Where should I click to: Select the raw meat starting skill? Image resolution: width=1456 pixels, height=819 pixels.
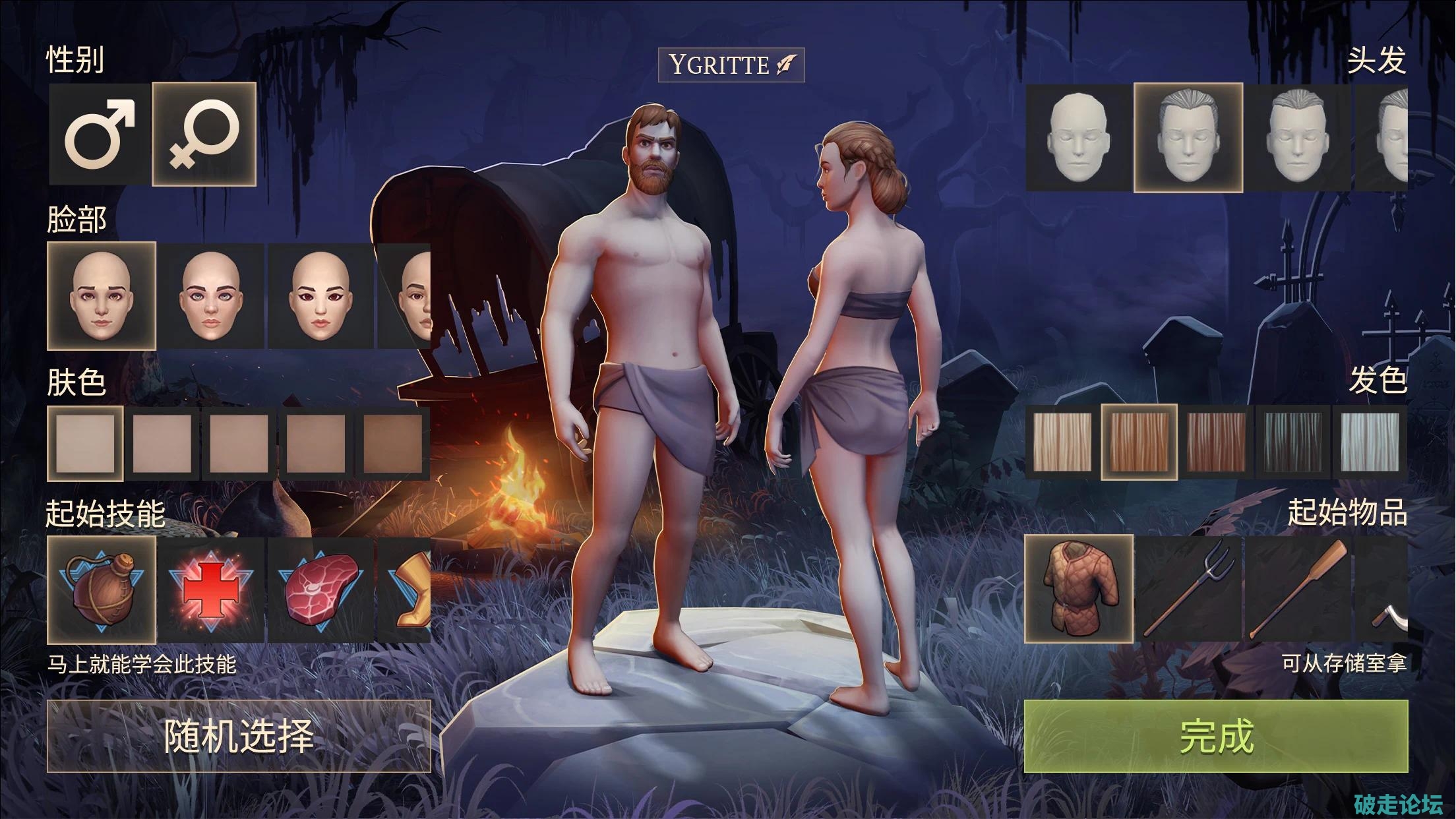click(x=320, y=590)
